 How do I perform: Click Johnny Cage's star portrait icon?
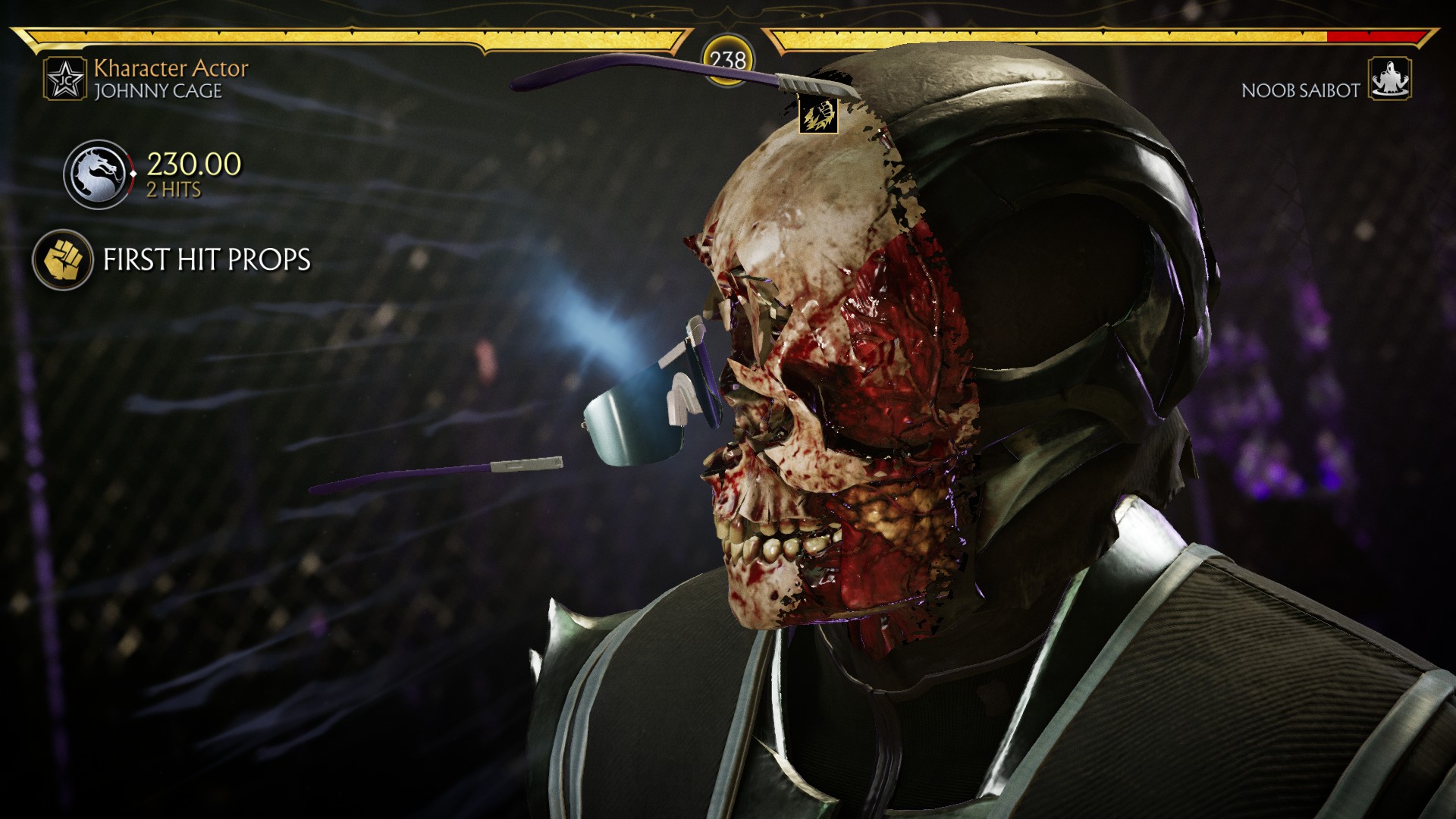tap(64, 79)
